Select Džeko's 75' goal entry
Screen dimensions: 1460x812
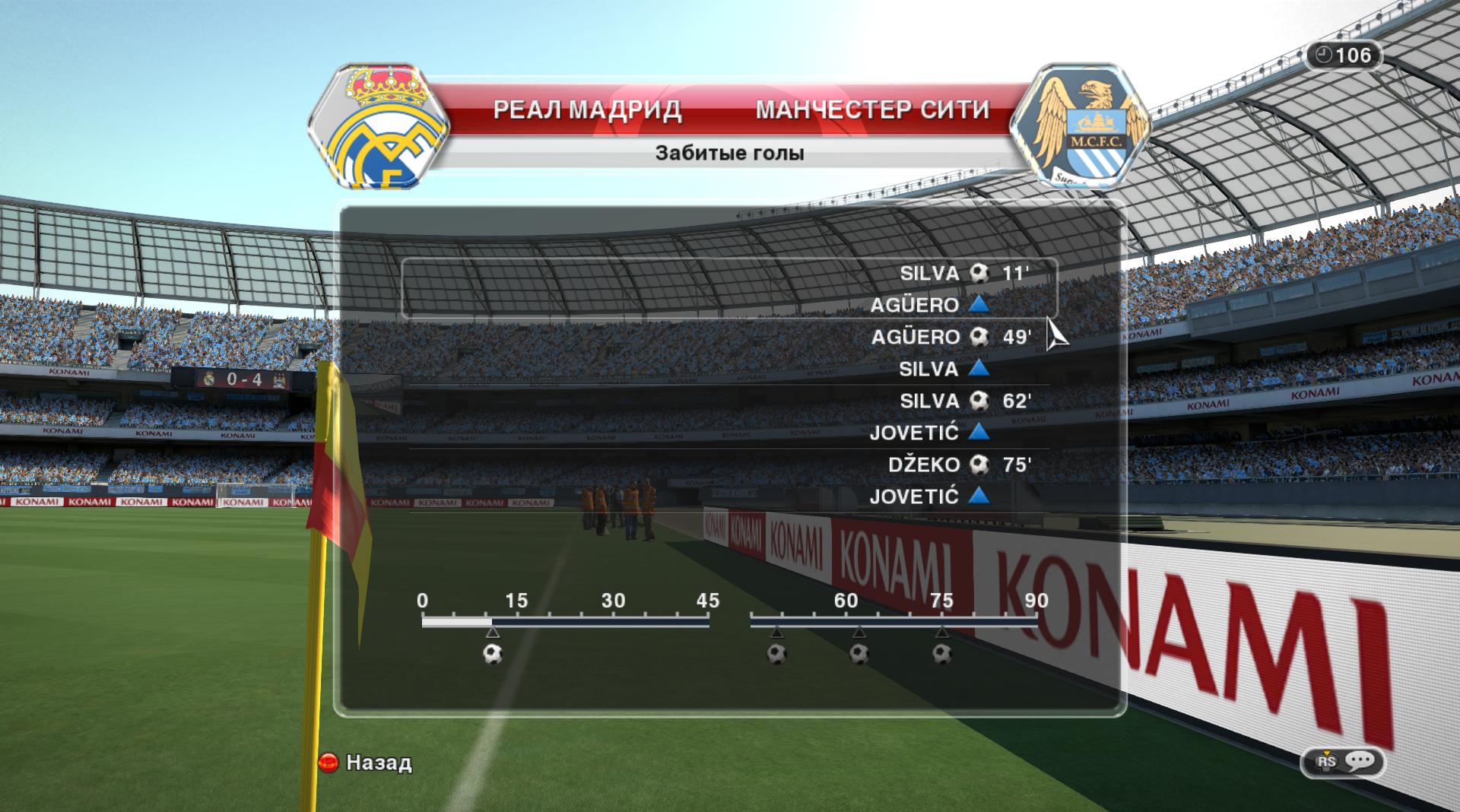[x=959, y=465]
